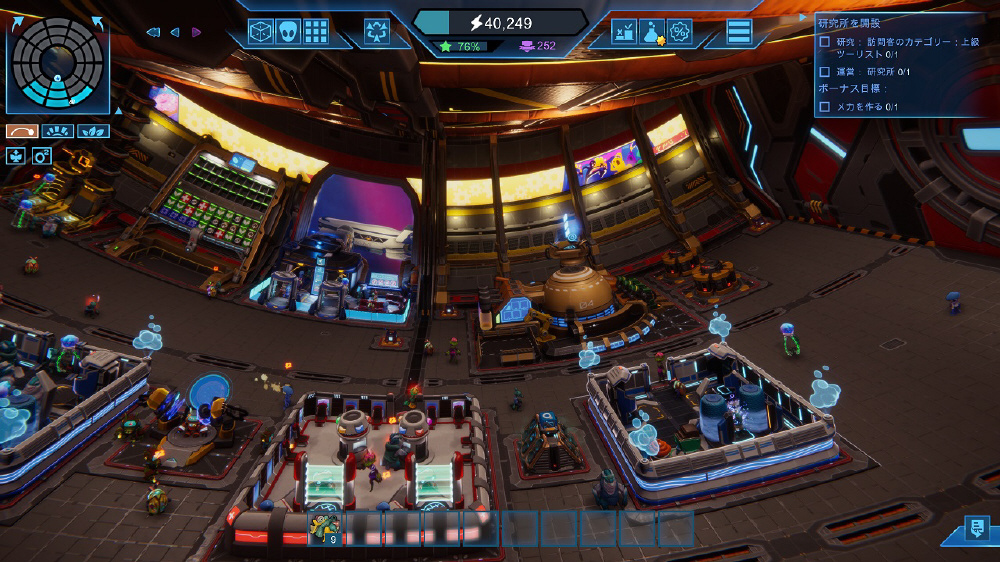
Task: Set game speed with purple play arrow
Action: pyautogui.click(x=196, y=32)
